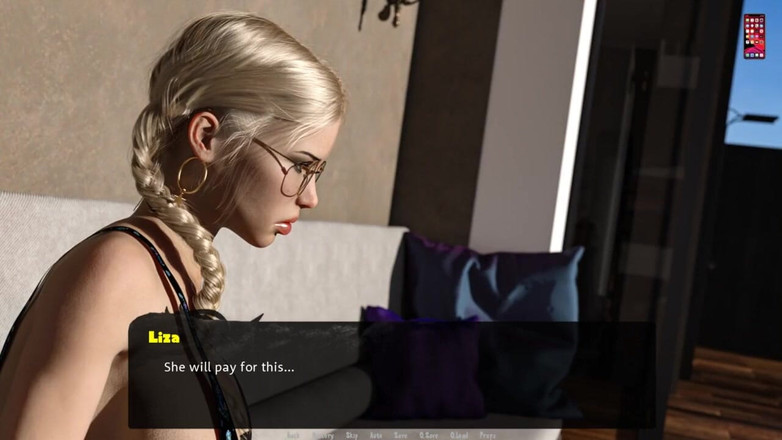This screenshot has width=782, height=440.
Task: Click Back in the quick menu
Action: pos(293,435)
